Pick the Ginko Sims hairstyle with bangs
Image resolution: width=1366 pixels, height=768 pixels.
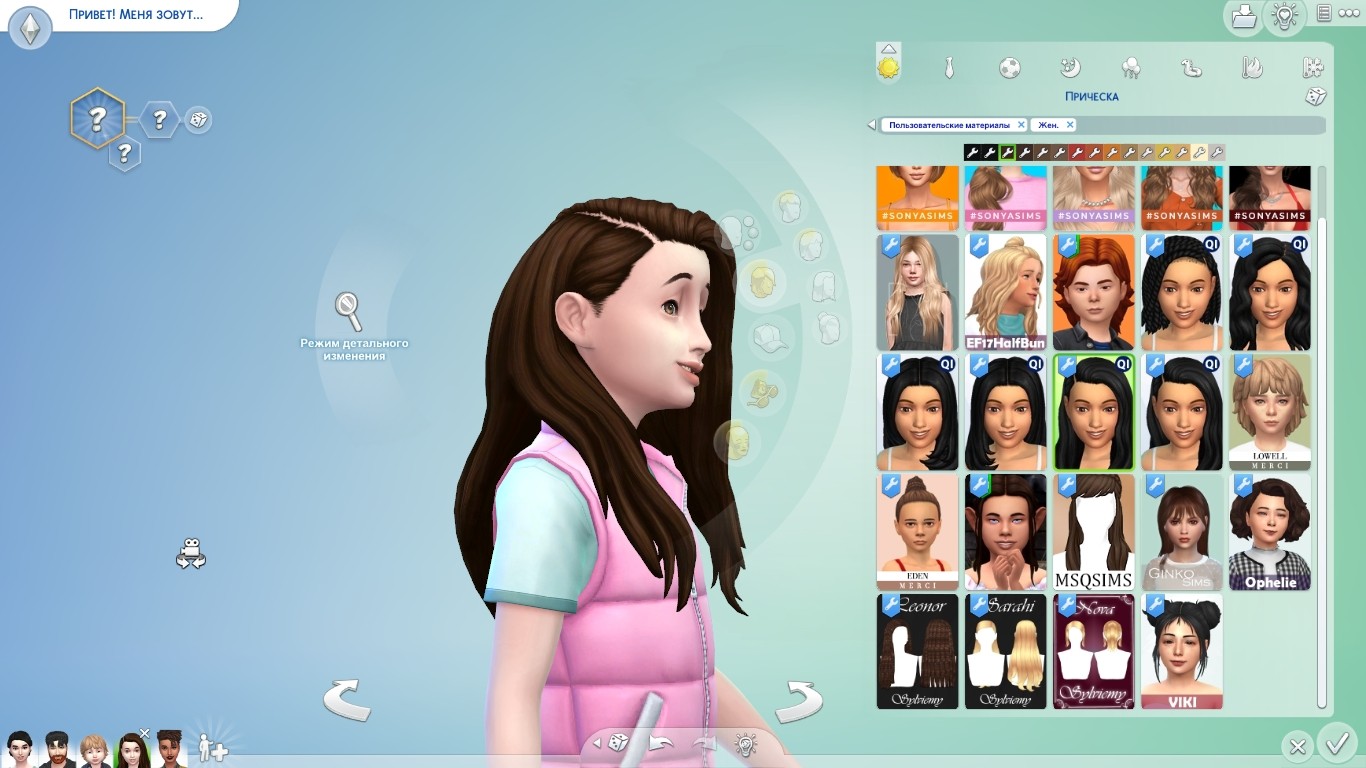1181,532
